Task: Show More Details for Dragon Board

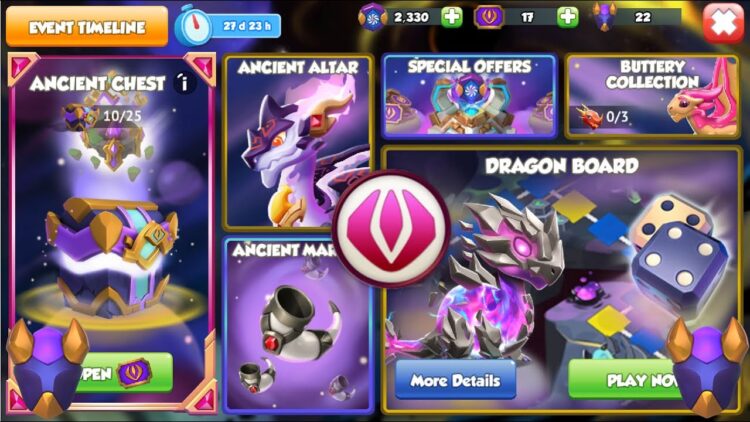Action: (455, 380)
